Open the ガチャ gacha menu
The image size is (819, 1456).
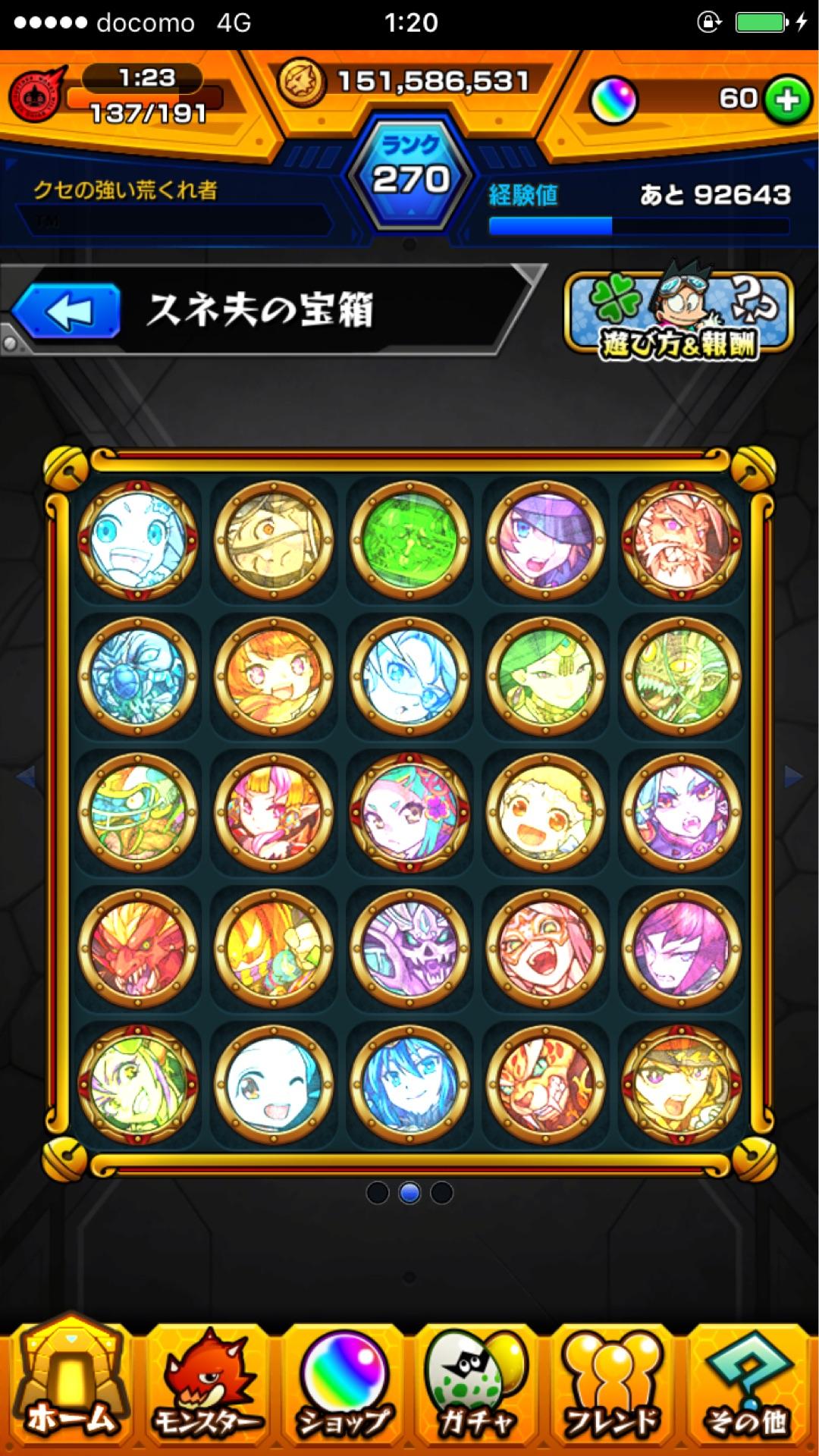click(476, 1389)
